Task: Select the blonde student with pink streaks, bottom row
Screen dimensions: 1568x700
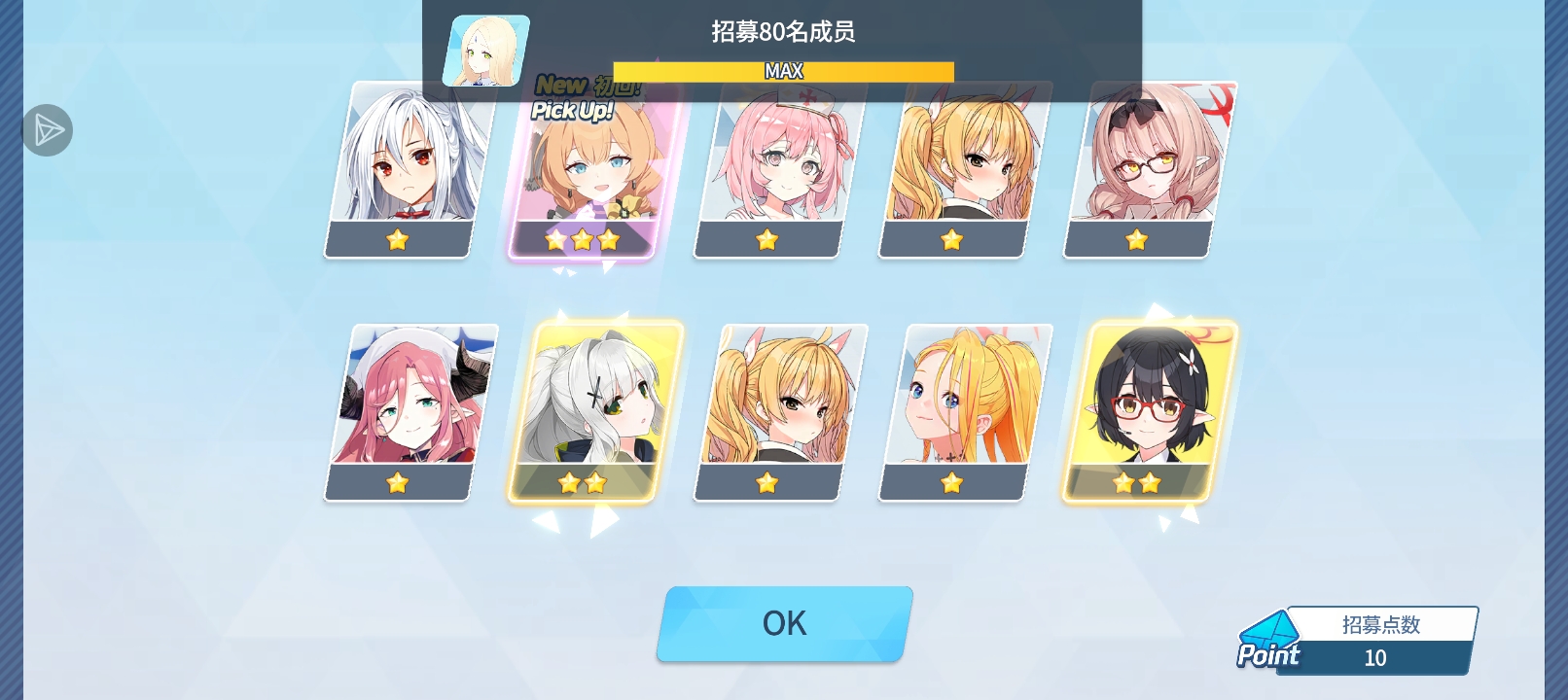Action: [951, 408]
